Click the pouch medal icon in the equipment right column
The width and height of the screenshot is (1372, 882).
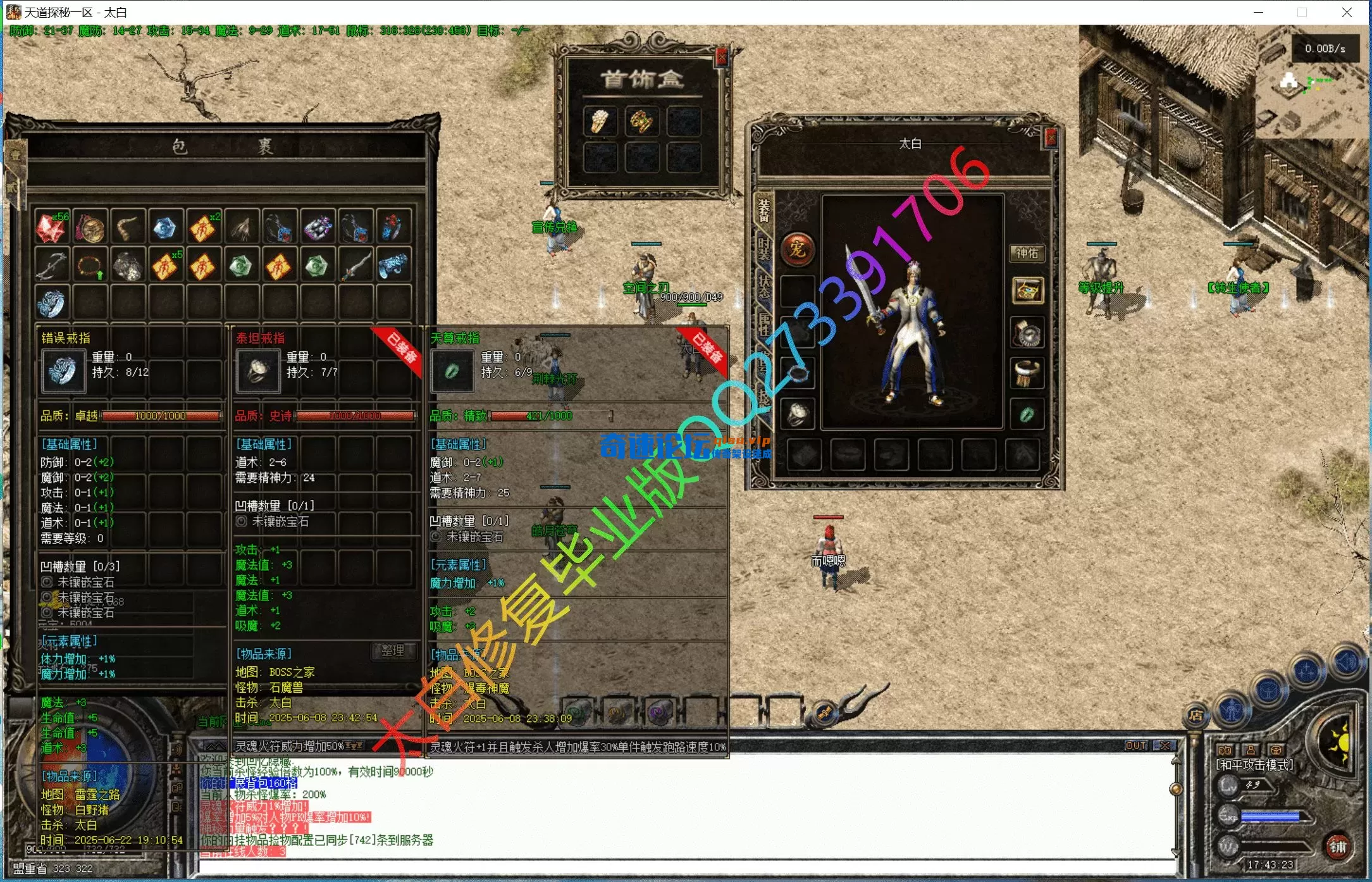tap(1028, 333)
